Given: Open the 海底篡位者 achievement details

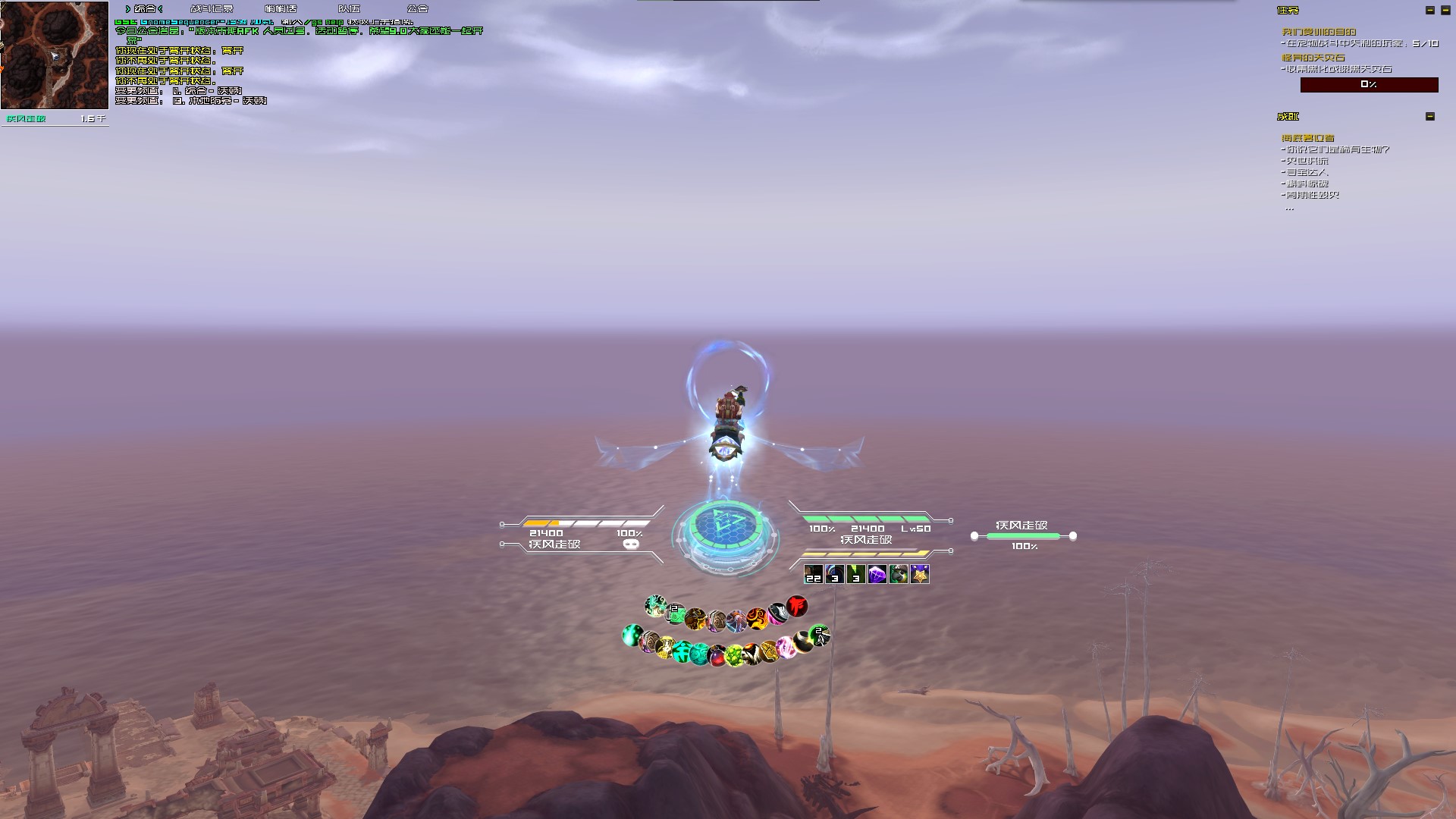Looking at the screenshot, I should 1307,139.
